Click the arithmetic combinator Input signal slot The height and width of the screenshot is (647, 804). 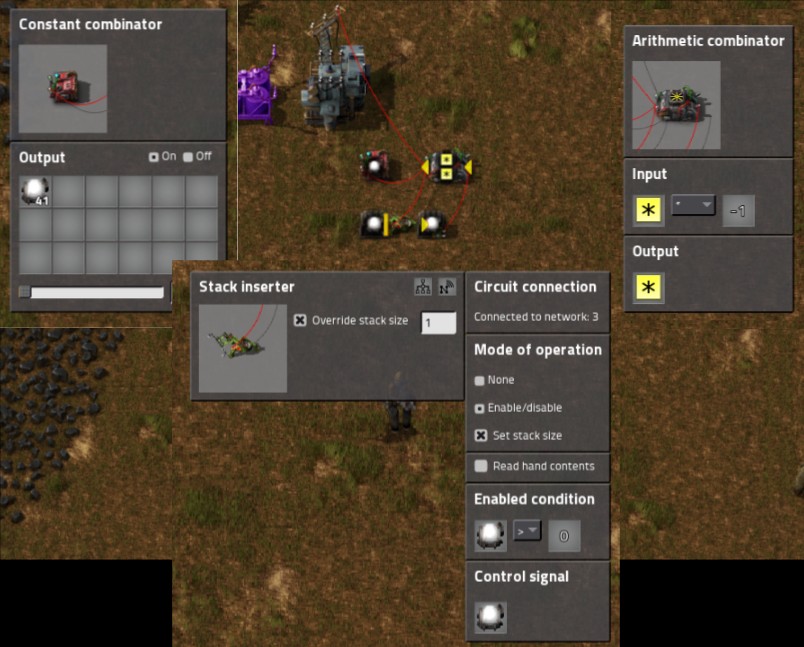click(649, 211)
